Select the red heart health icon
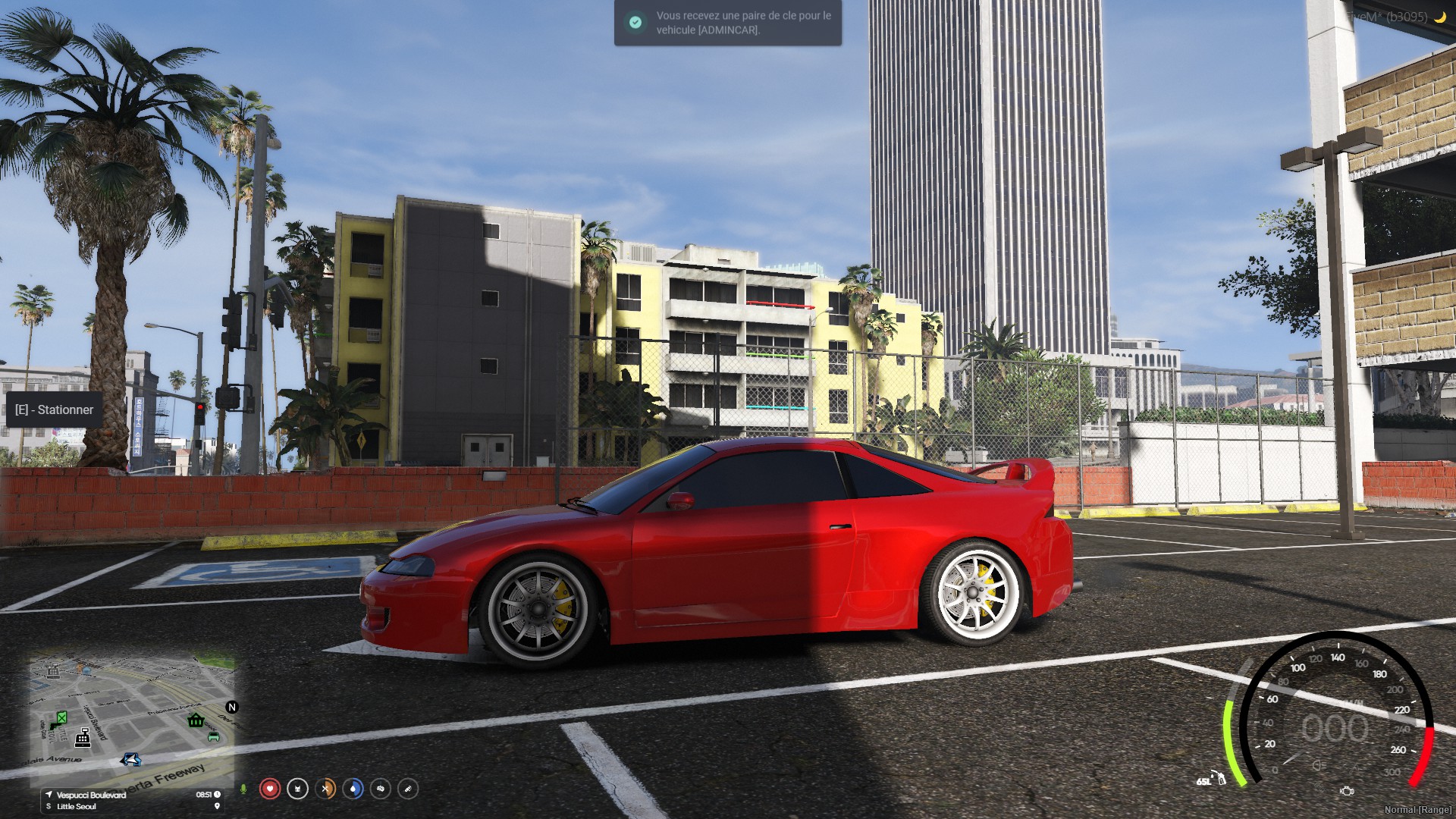1456x819 pixels. point(270,789)
